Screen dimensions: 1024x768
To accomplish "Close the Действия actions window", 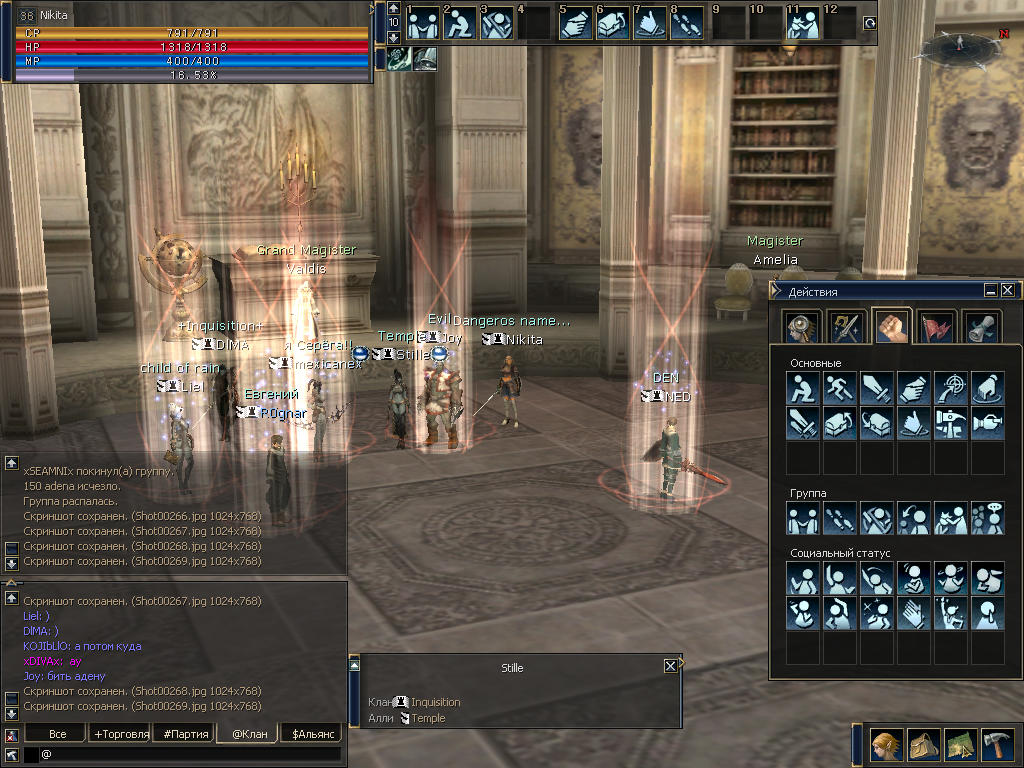I will tap(1007, 291).
